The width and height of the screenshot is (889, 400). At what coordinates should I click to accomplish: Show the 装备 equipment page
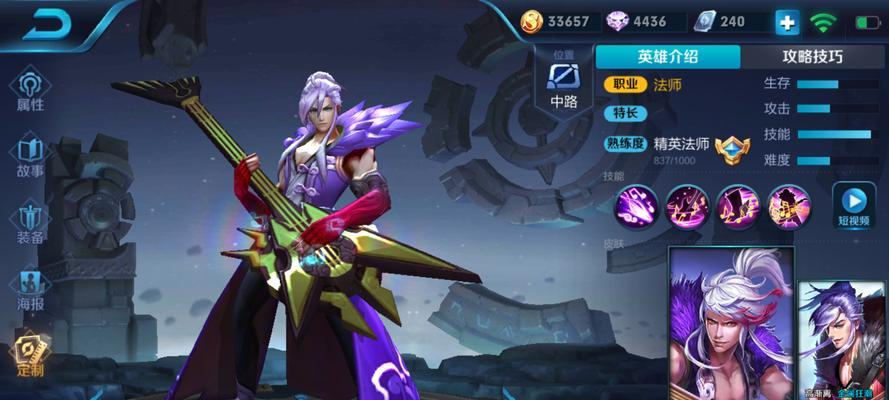coord(30,224)
